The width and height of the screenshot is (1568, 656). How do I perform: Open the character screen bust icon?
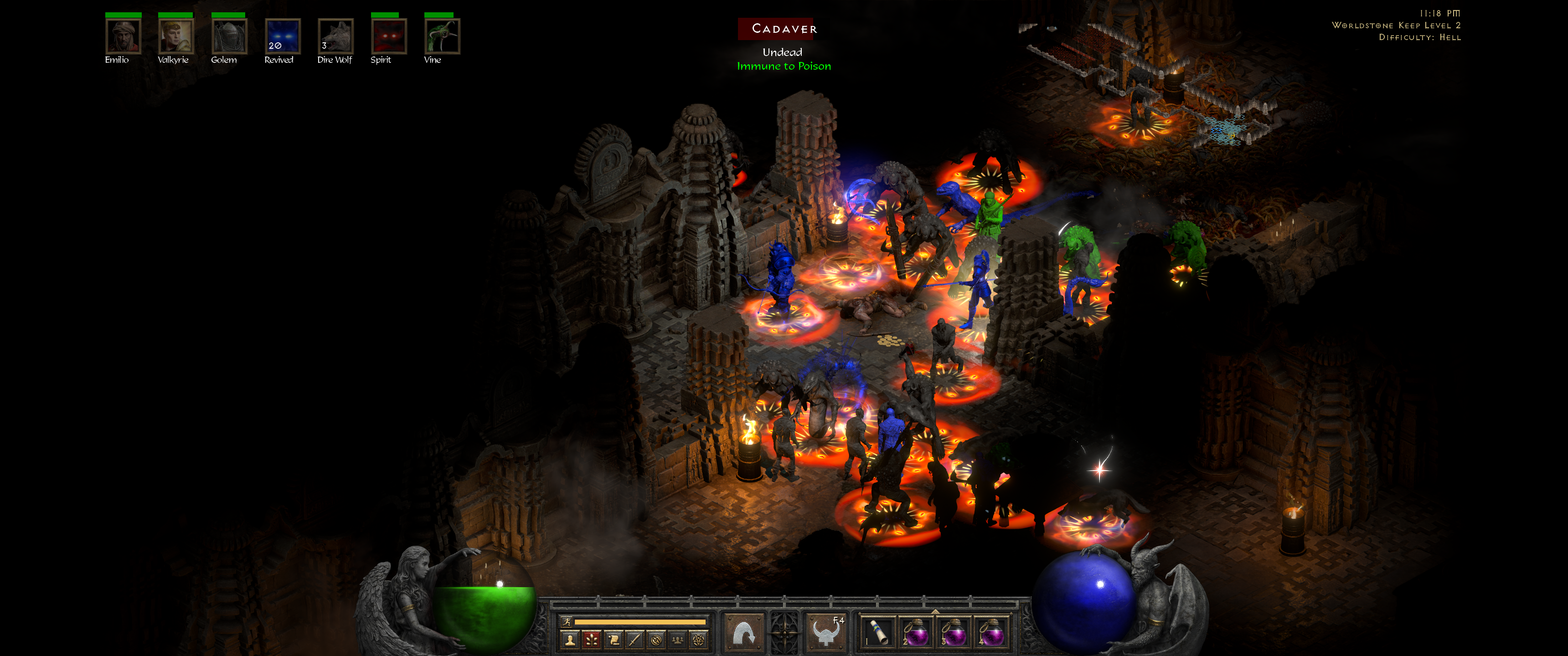click(570, 641)
